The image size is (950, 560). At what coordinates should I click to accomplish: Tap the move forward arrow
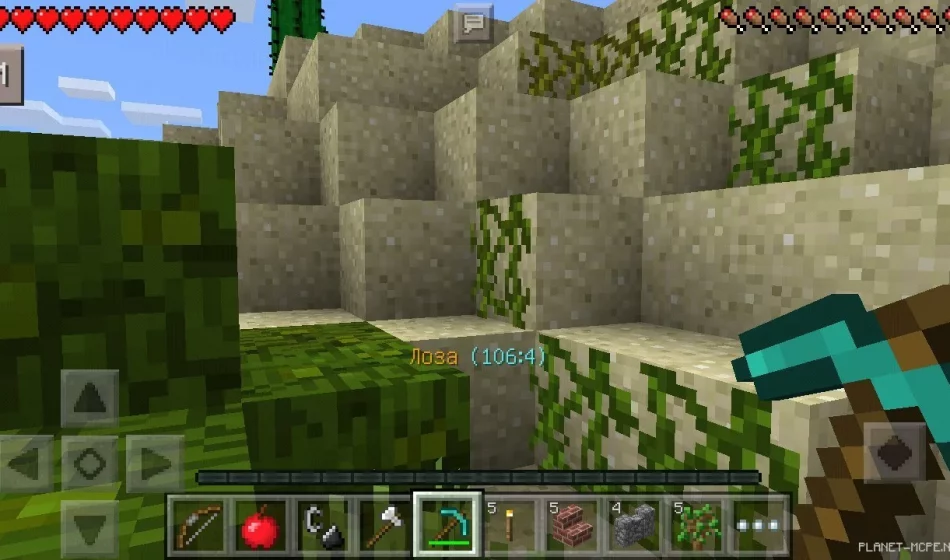coord(90,400)
